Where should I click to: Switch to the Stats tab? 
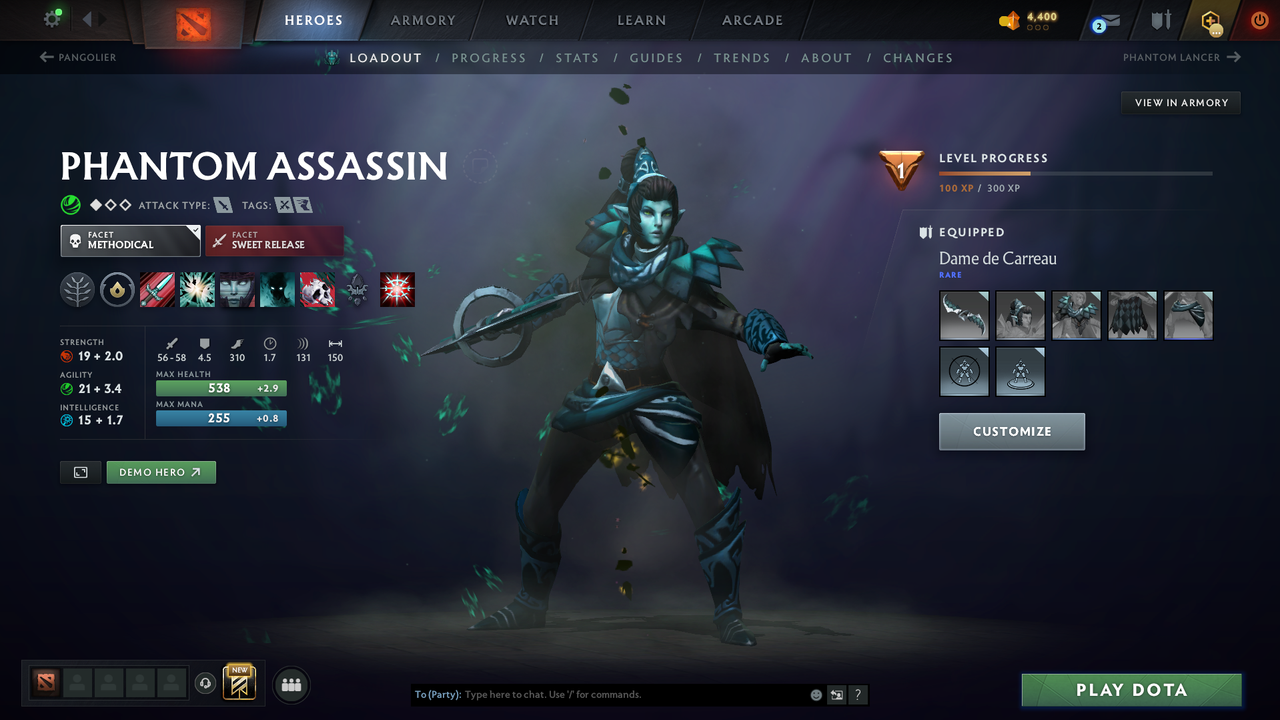point(577,57)
